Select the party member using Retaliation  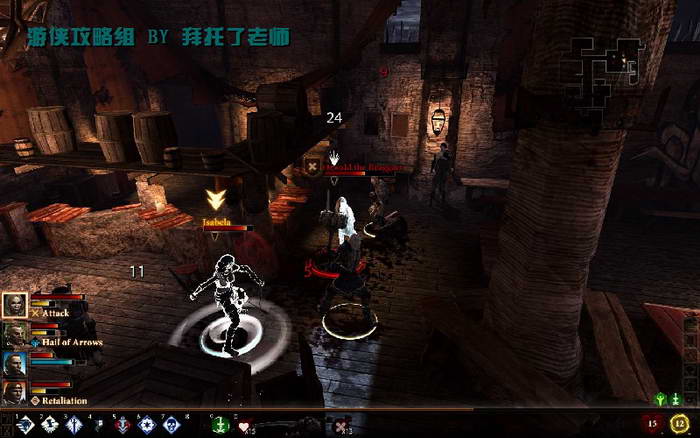point(15,393)
